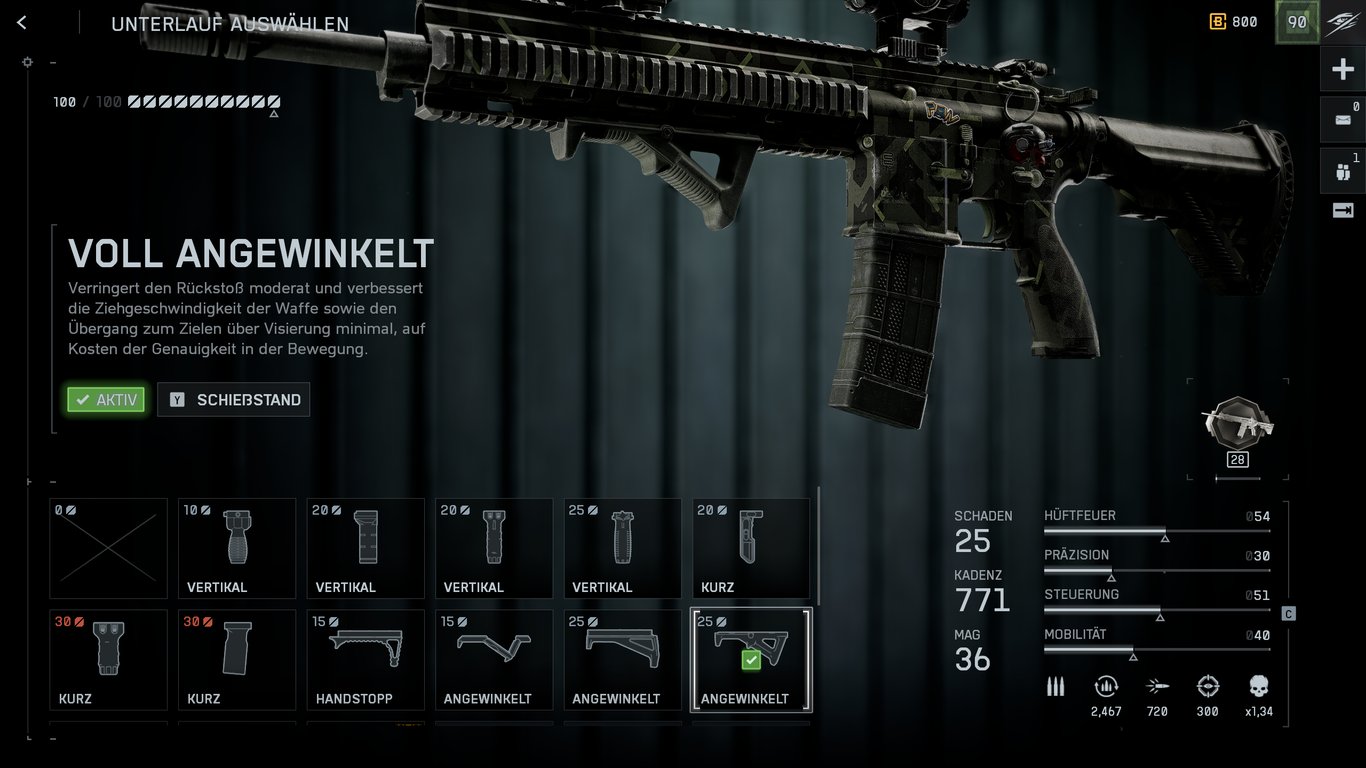Select the 25-point Vertikal grip

pos(622,548)
